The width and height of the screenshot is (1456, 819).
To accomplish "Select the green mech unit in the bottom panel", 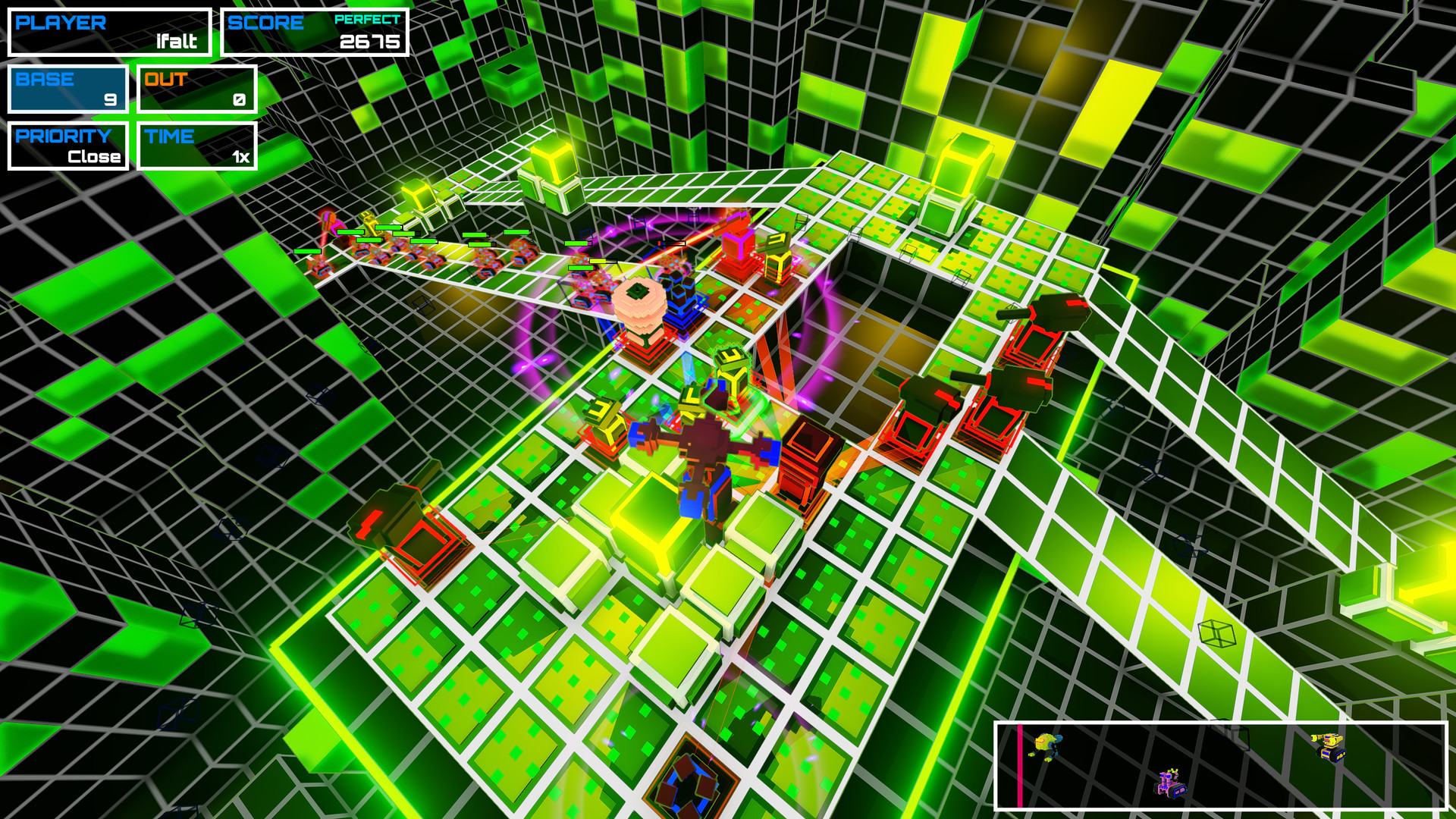I will pyautogui.click(x=1045, y=745).
